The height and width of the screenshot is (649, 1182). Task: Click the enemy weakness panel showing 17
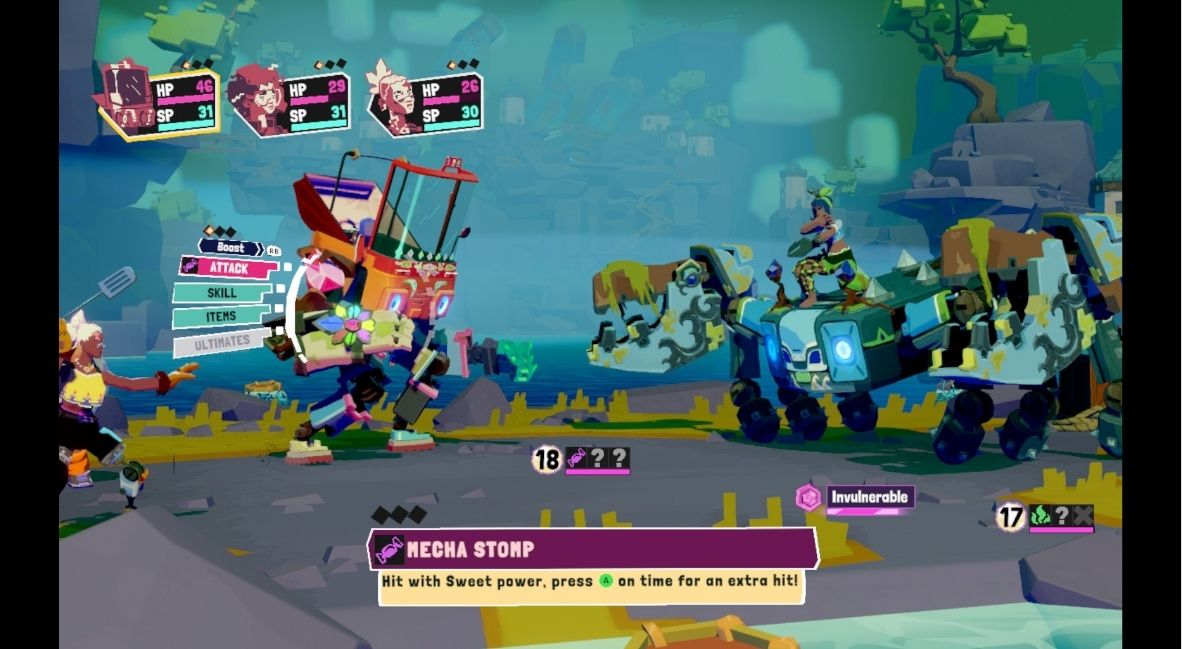click(1045, 517)
